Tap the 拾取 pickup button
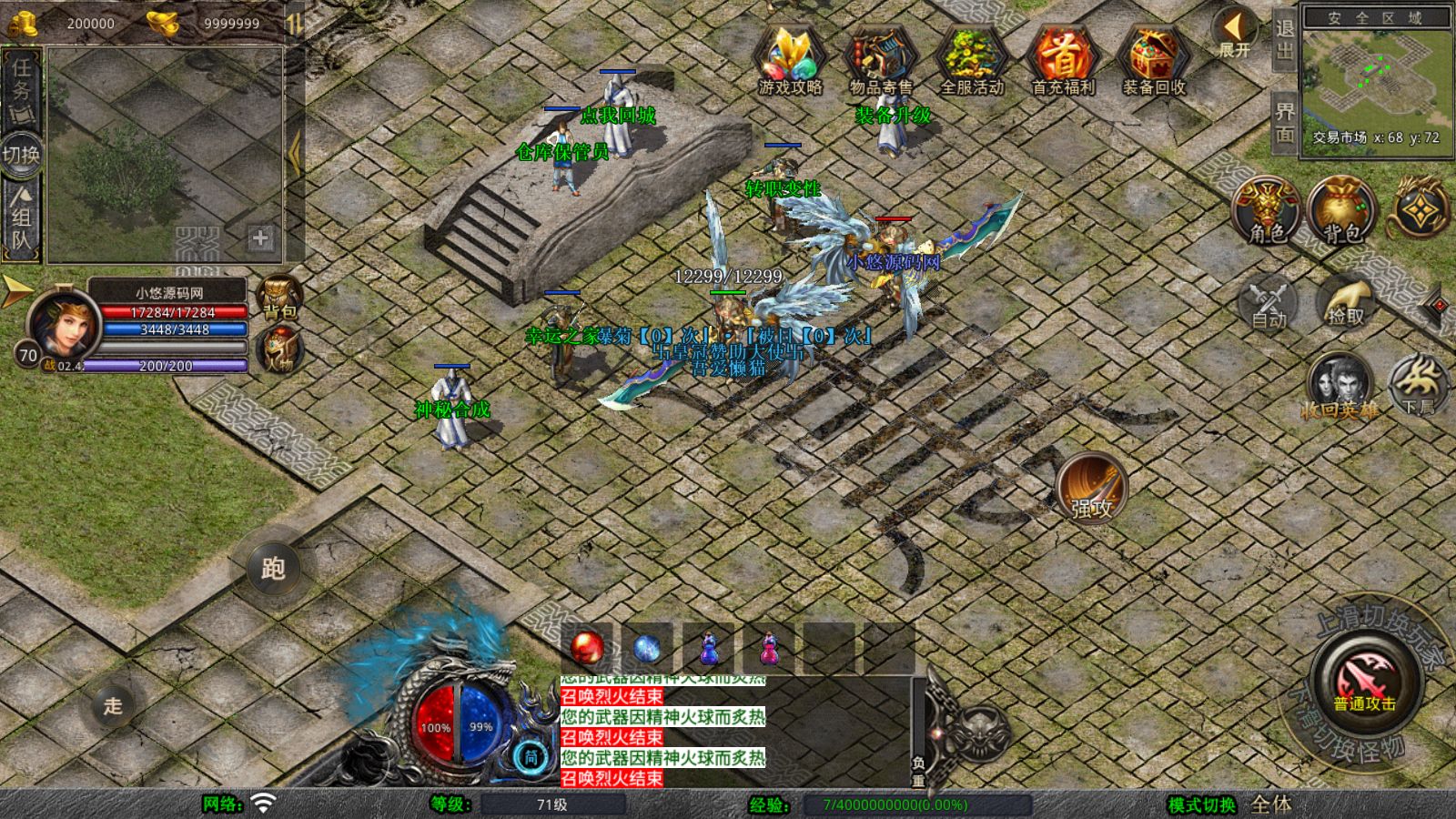The width and height of the screenshot is (1456, 819). 1345,301
